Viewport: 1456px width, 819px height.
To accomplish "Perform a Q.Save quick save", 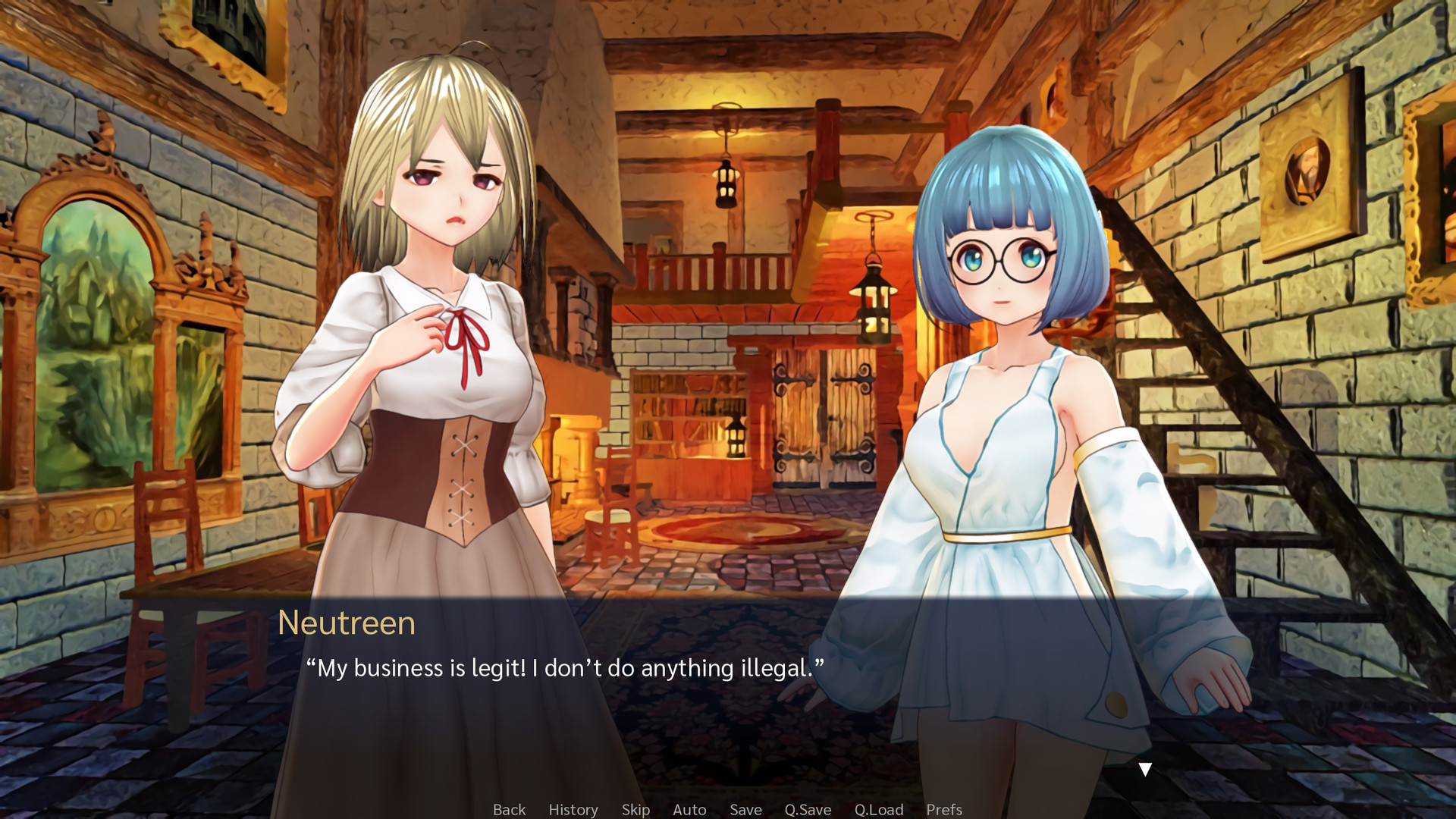I will pos(807,809).
